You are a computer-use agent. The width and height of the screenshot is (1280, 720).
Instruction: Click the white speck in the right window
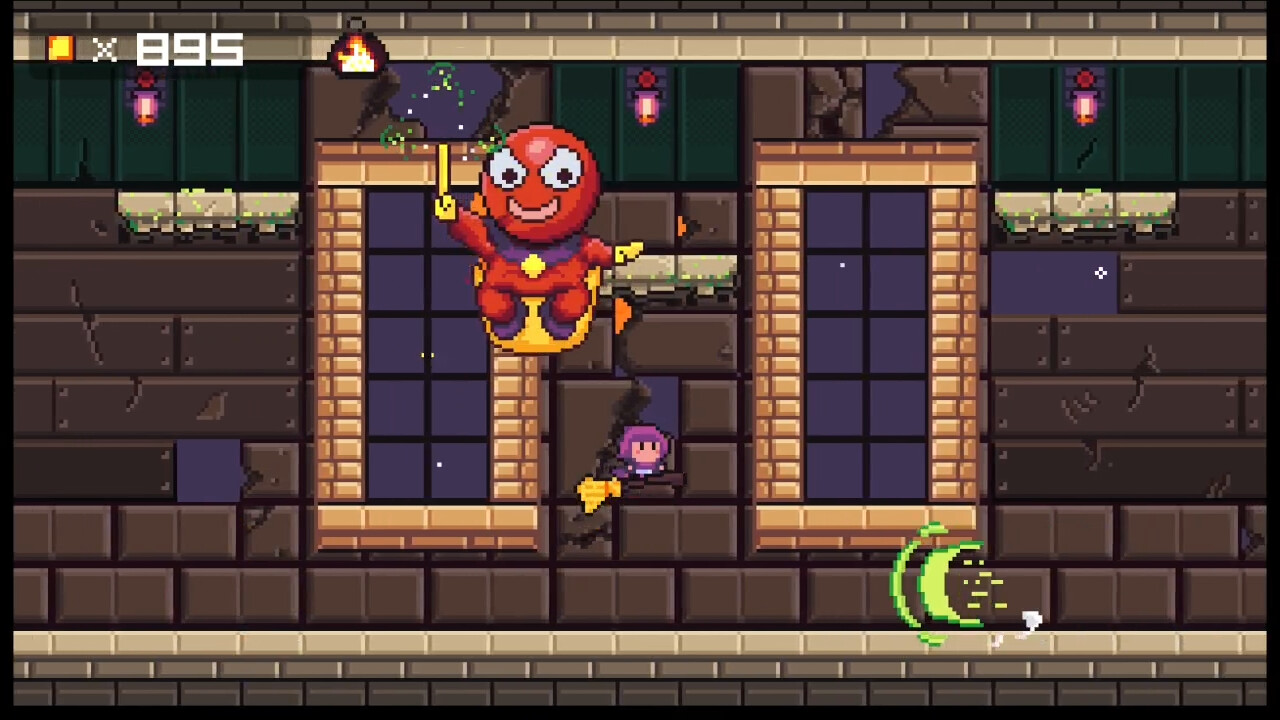[x=841, y=264]
